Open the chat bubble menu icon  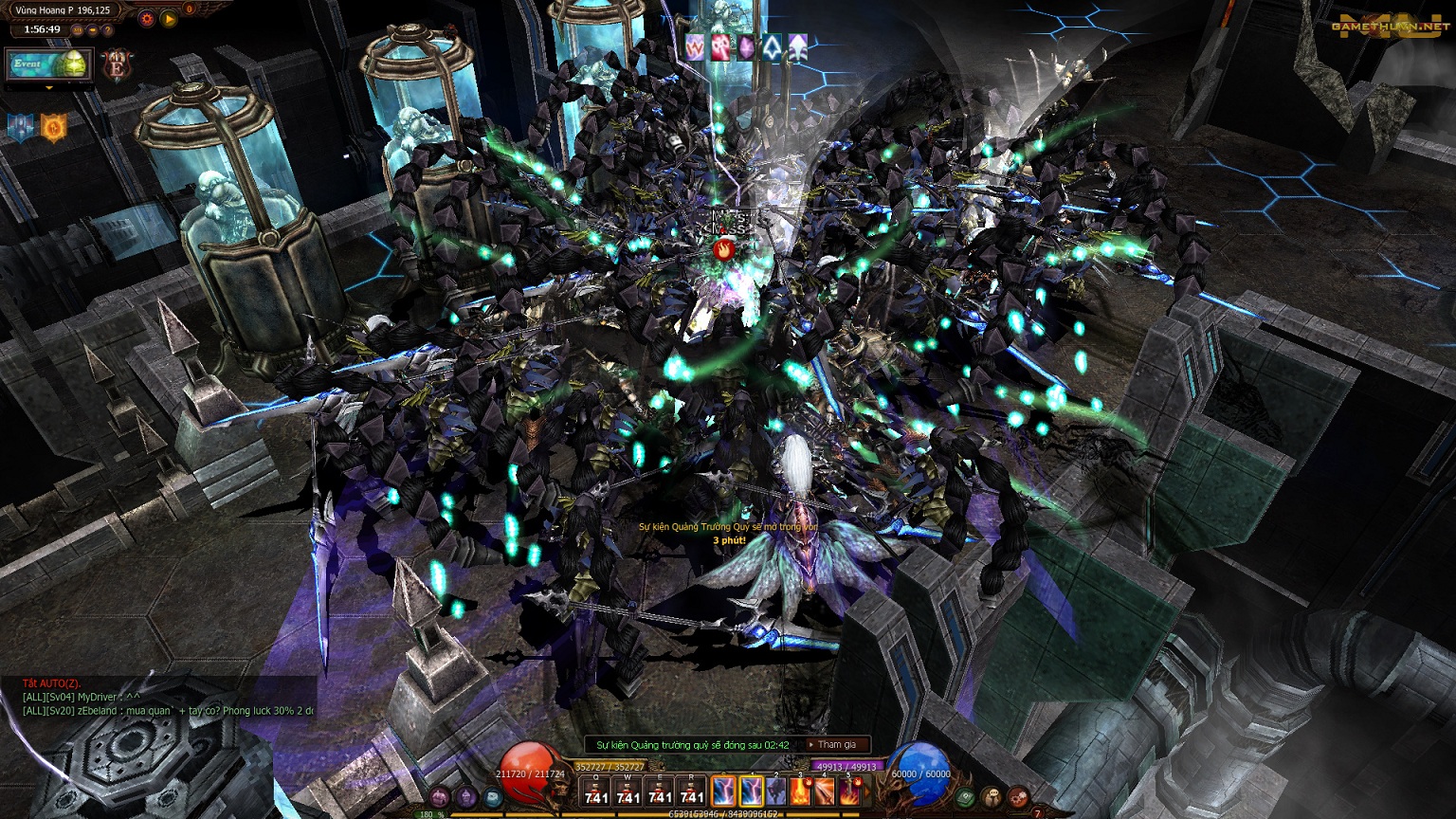(x=992, y=797)
